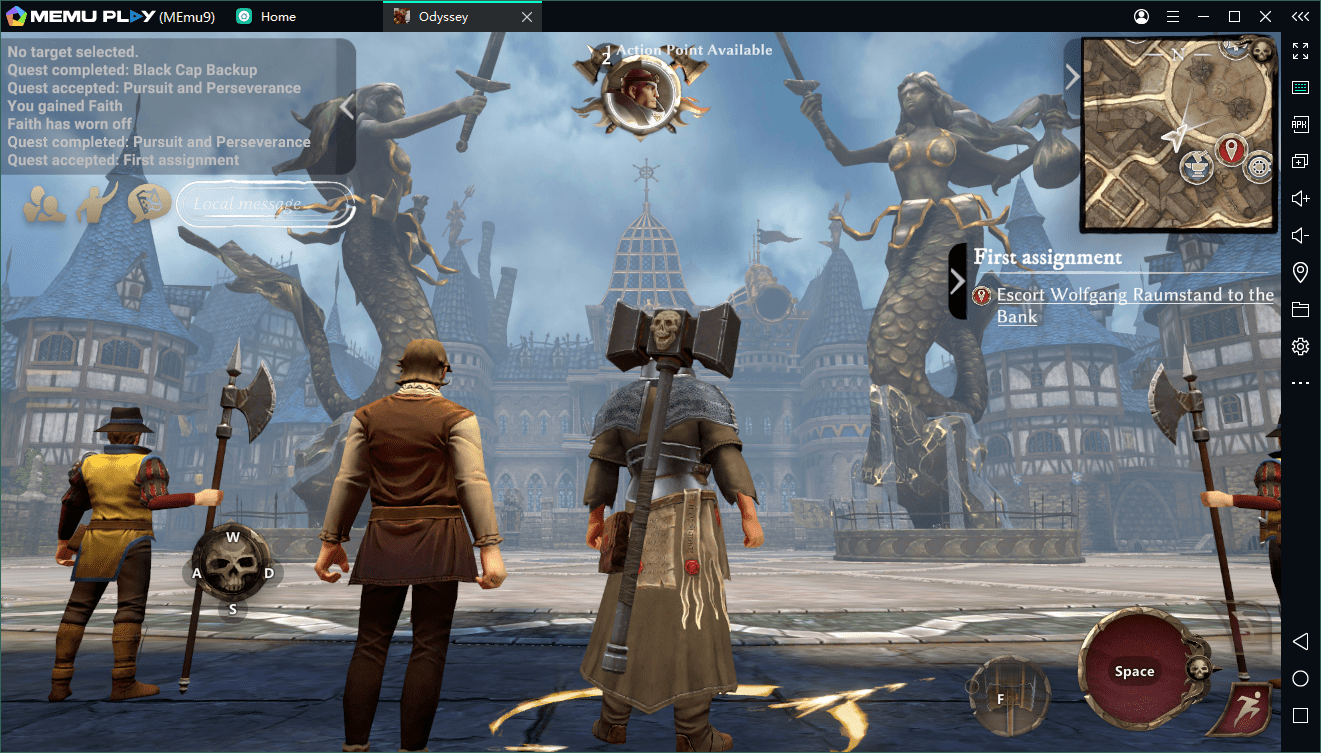Click the skull icon at minimap corner

1261,51
